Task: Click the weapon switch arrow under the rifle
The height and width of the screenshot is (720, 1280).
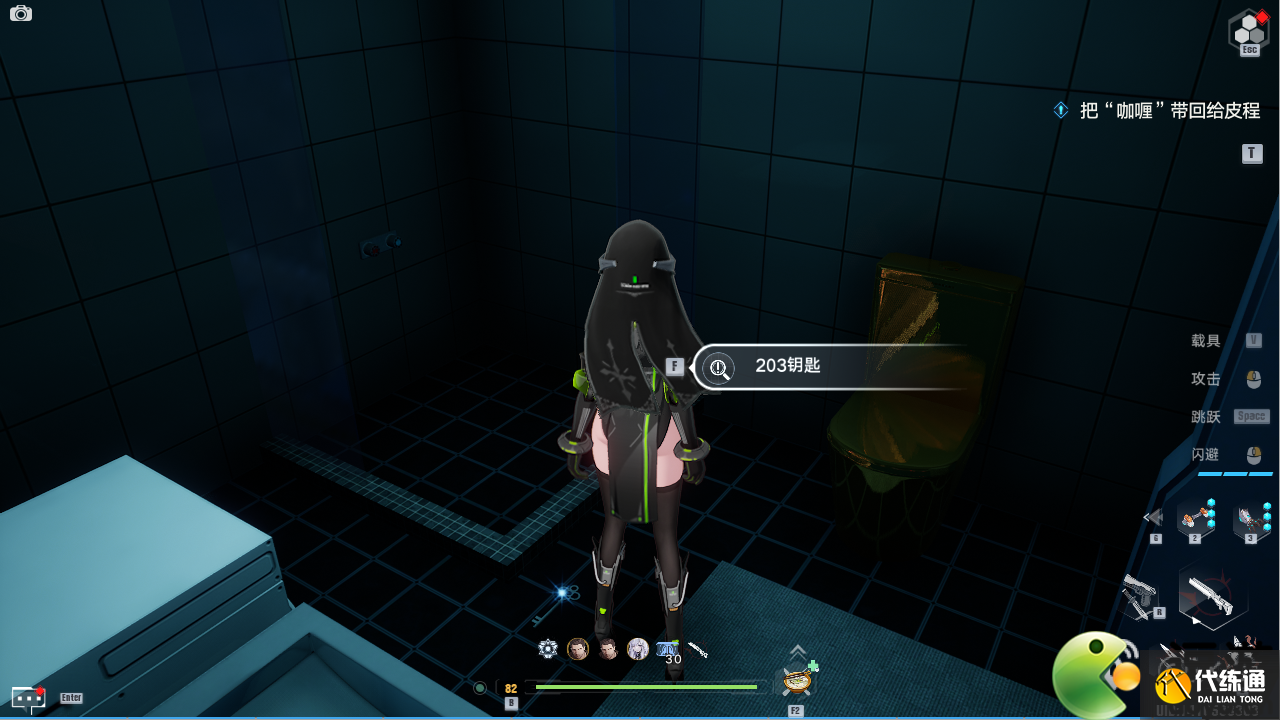Action: click(1196, 621)
